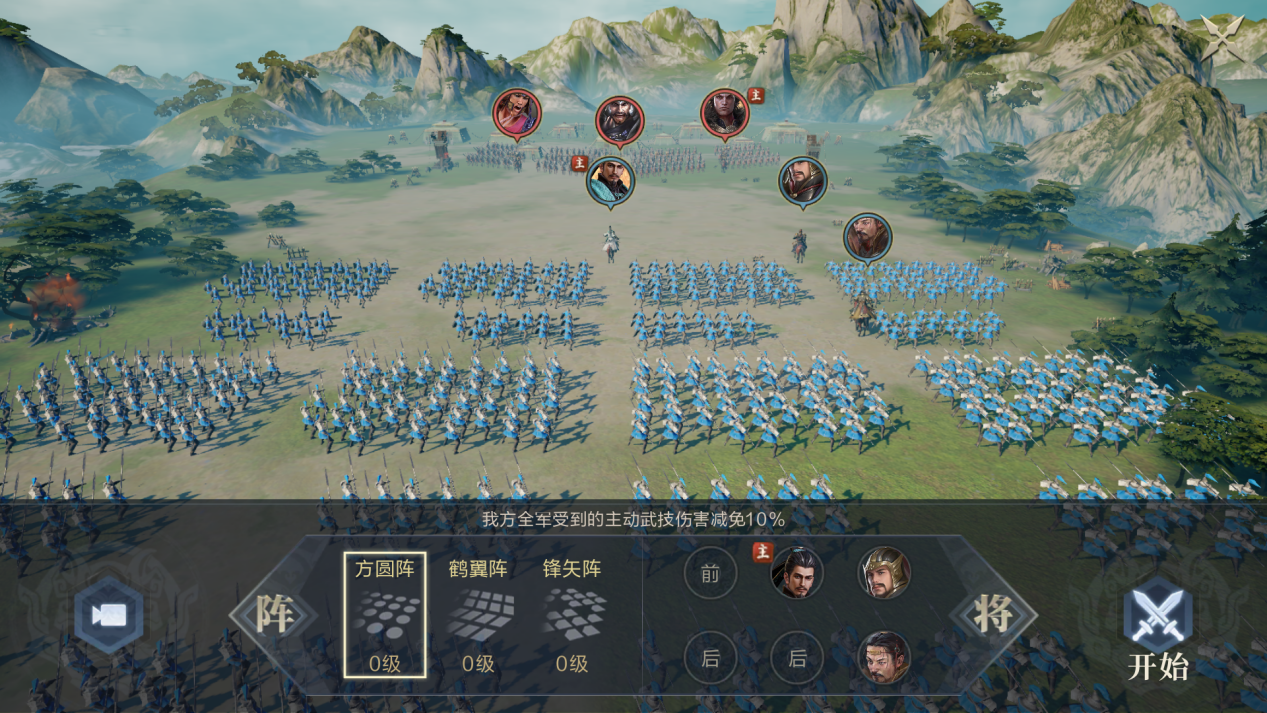Screen dimensions: 1267x713
Task: Toggle the camera view button
Action: pos(108,615)
